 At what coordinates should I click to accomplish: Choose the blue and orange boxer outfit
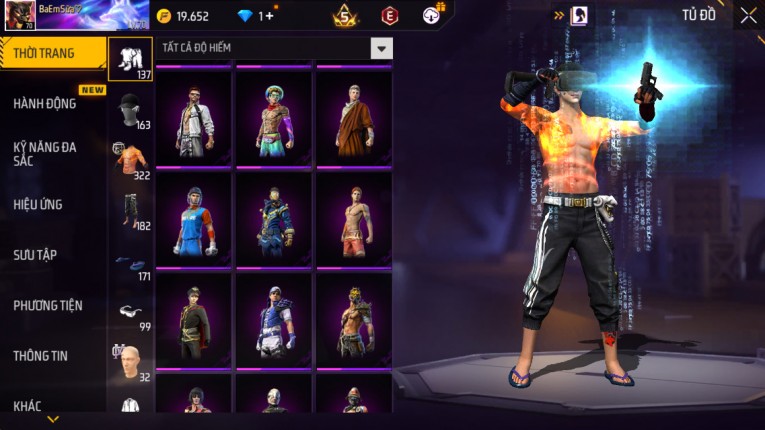click(x=194, y=220)
